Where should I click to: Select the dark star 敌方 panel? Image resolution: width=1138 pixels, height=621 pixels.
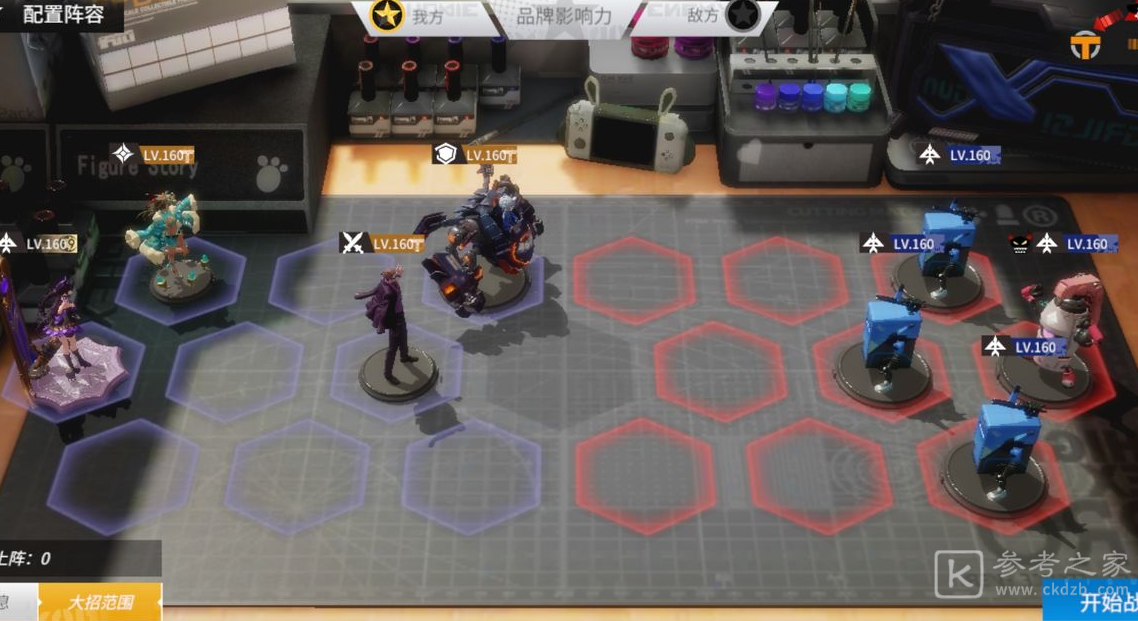[x=720, y=16]
